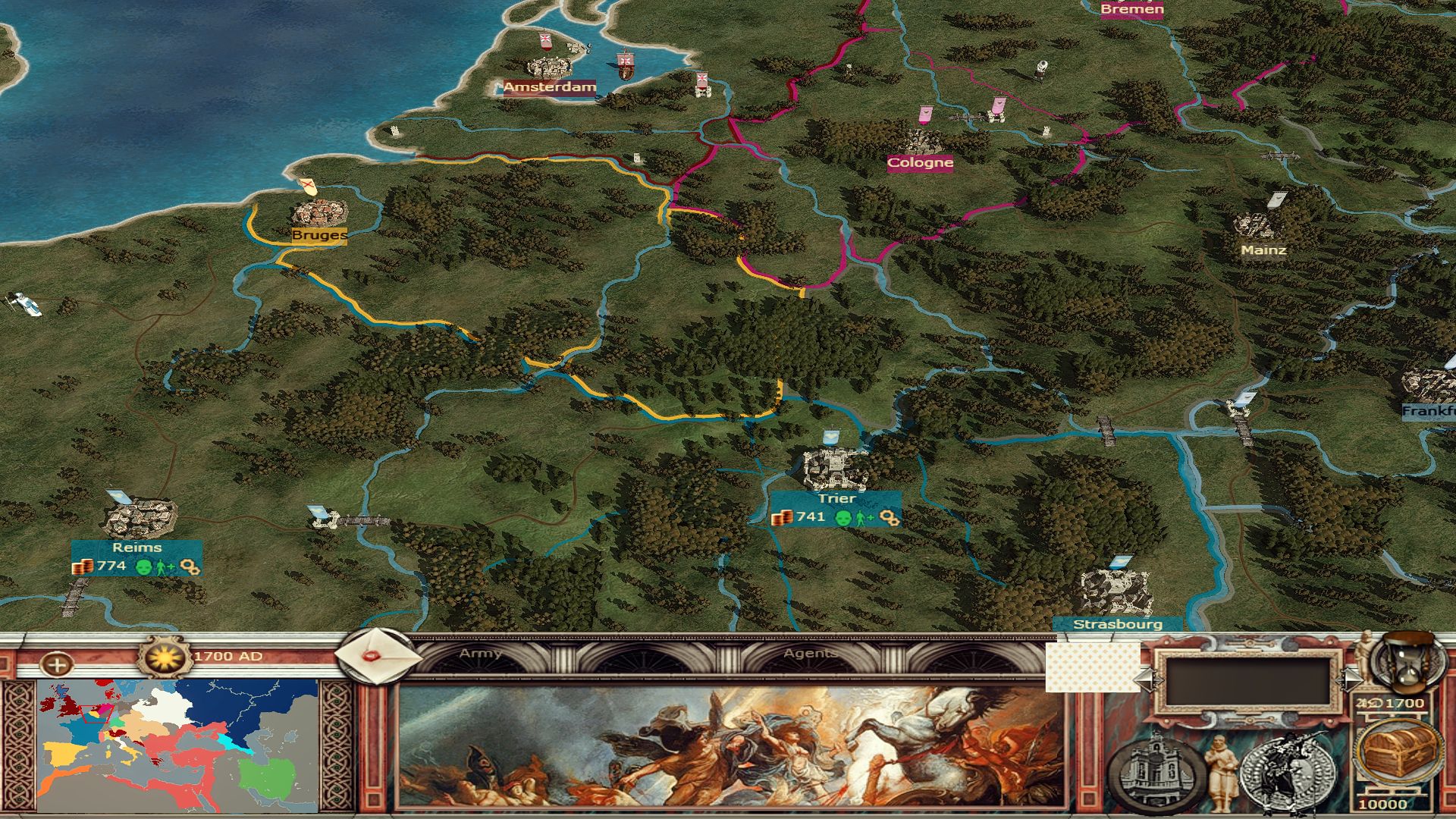The image size is (1456, 819).
Task: Click the sun season emblem
Action: coord(165,657)
